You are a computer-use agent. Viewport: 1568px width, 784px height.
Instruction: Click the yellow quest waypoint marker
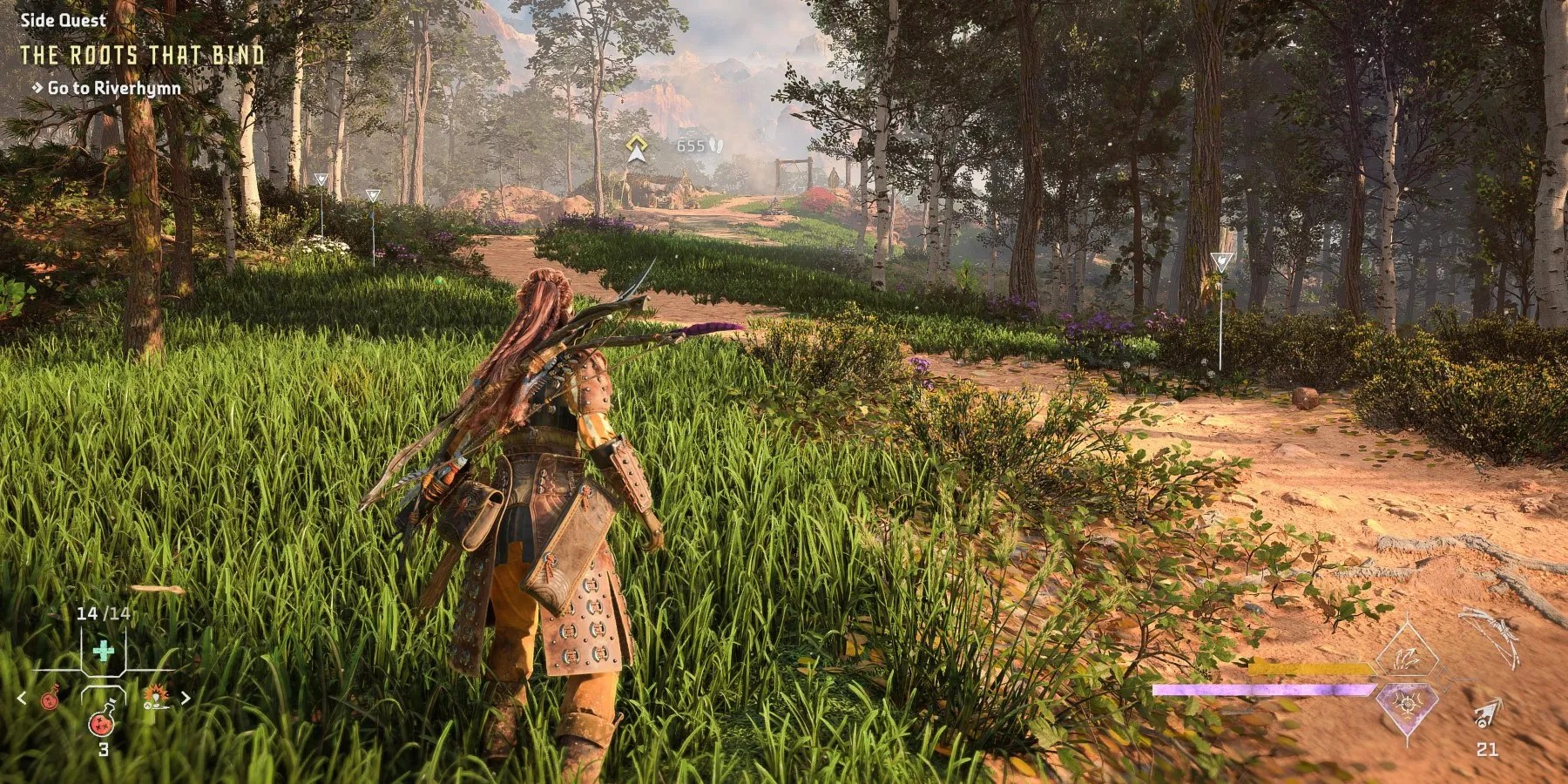pyautogui.click(x=637, y=149)
